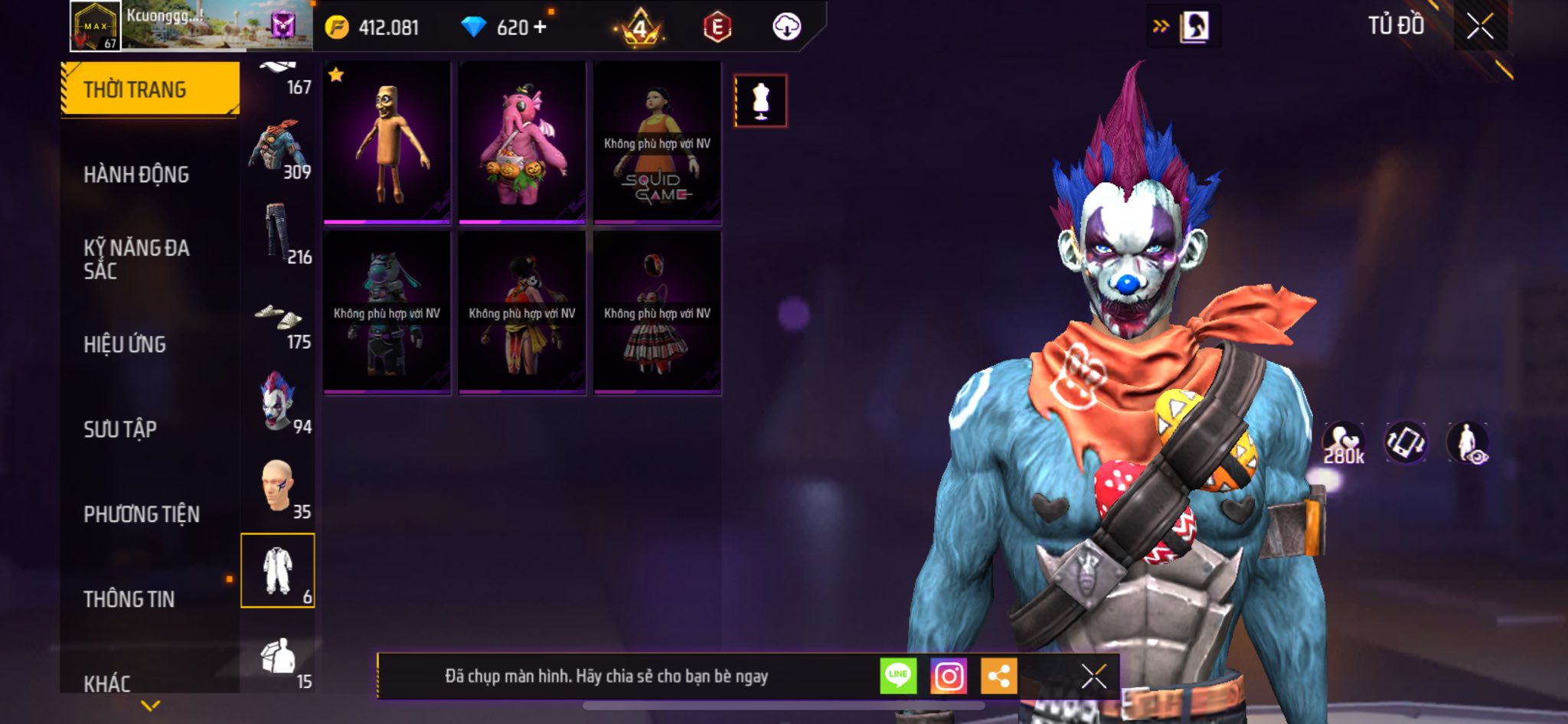This screenshot has height=724, width=1568.
Task: Add more diamonds with the plus button
Action: 541,27
